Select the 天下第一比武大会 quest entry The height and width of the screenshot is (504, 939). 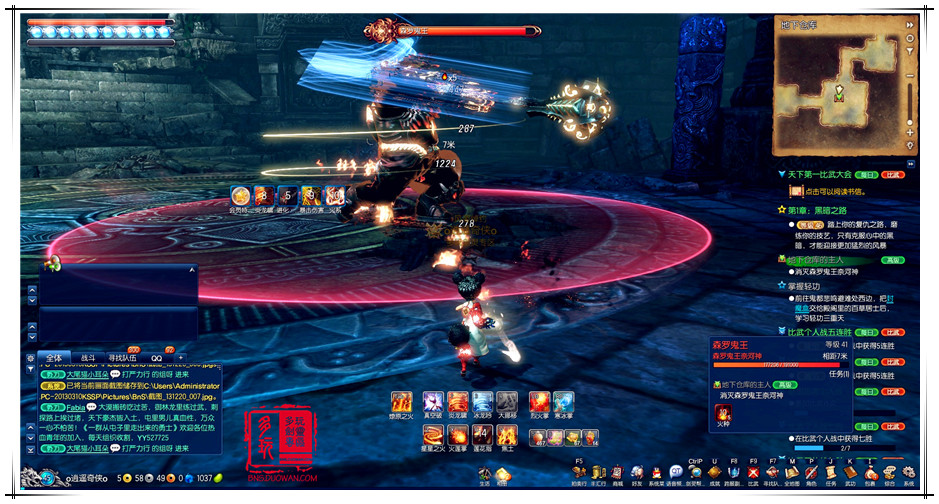(820, 174)
